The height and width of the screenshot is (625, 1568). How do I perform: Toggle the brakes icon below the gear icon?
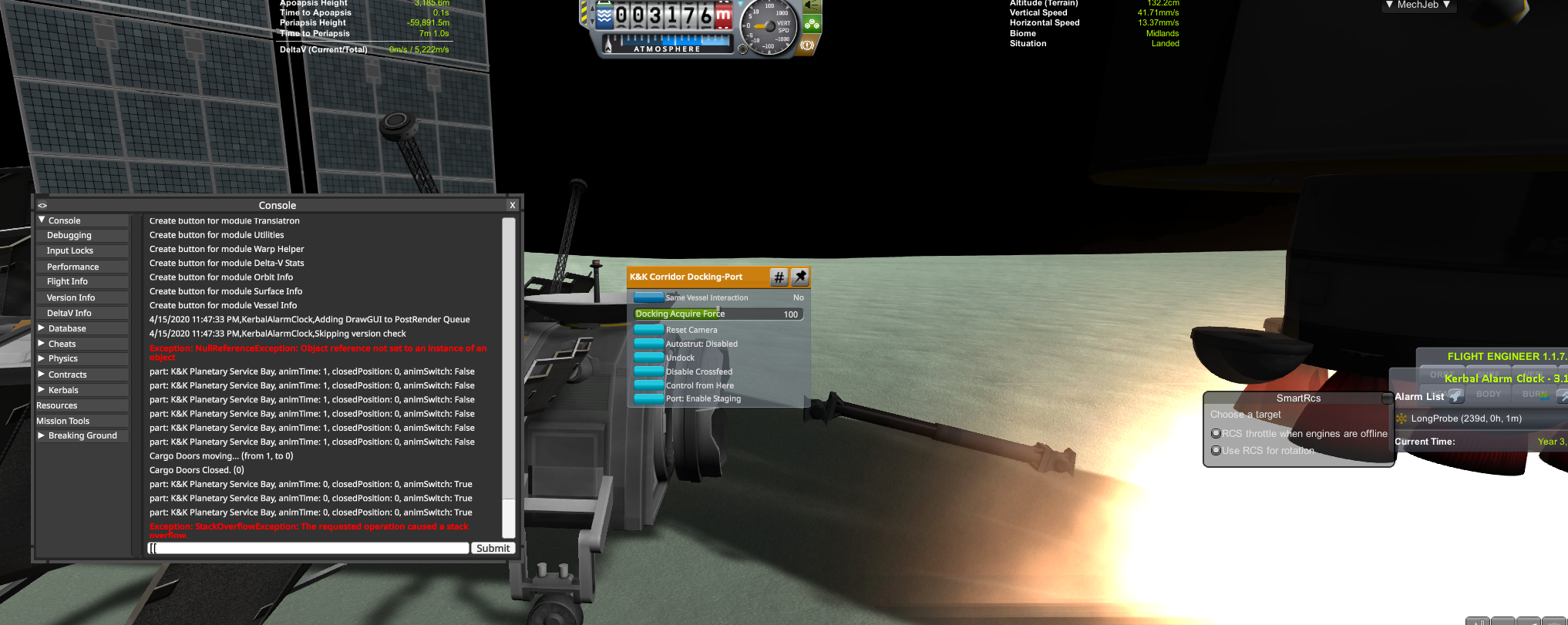tap(806, 45)
